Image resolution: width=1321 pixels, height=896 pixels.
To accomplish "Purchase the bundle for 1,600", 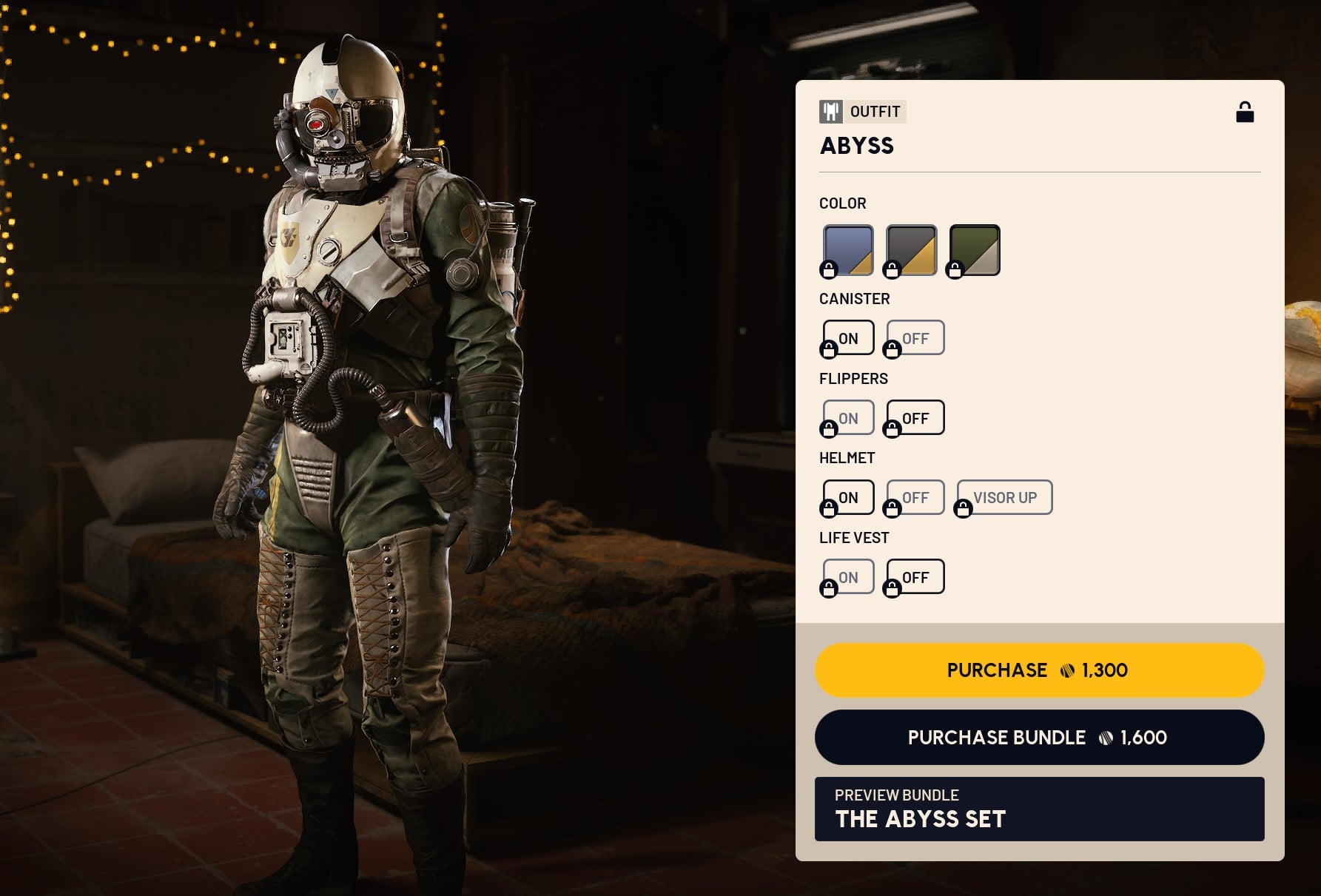I will click(1039, 737).
